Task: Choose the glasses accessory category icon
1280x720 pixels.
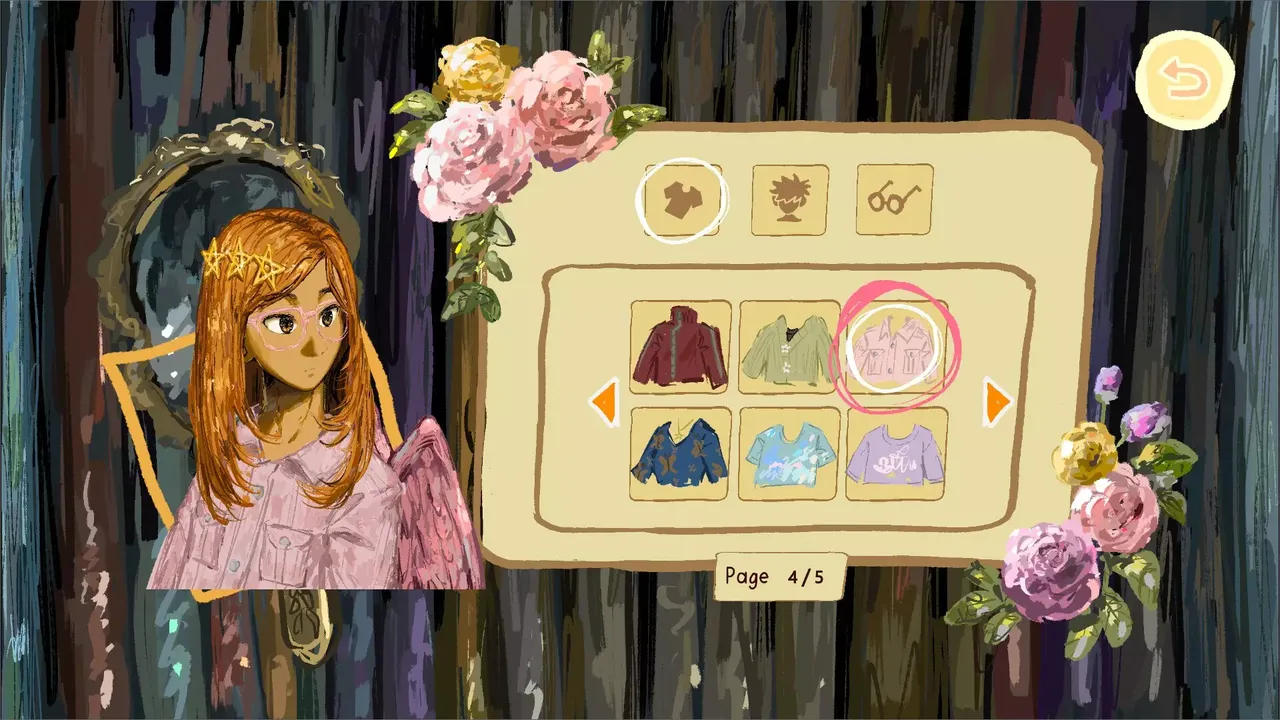Action: pos(892,198)
